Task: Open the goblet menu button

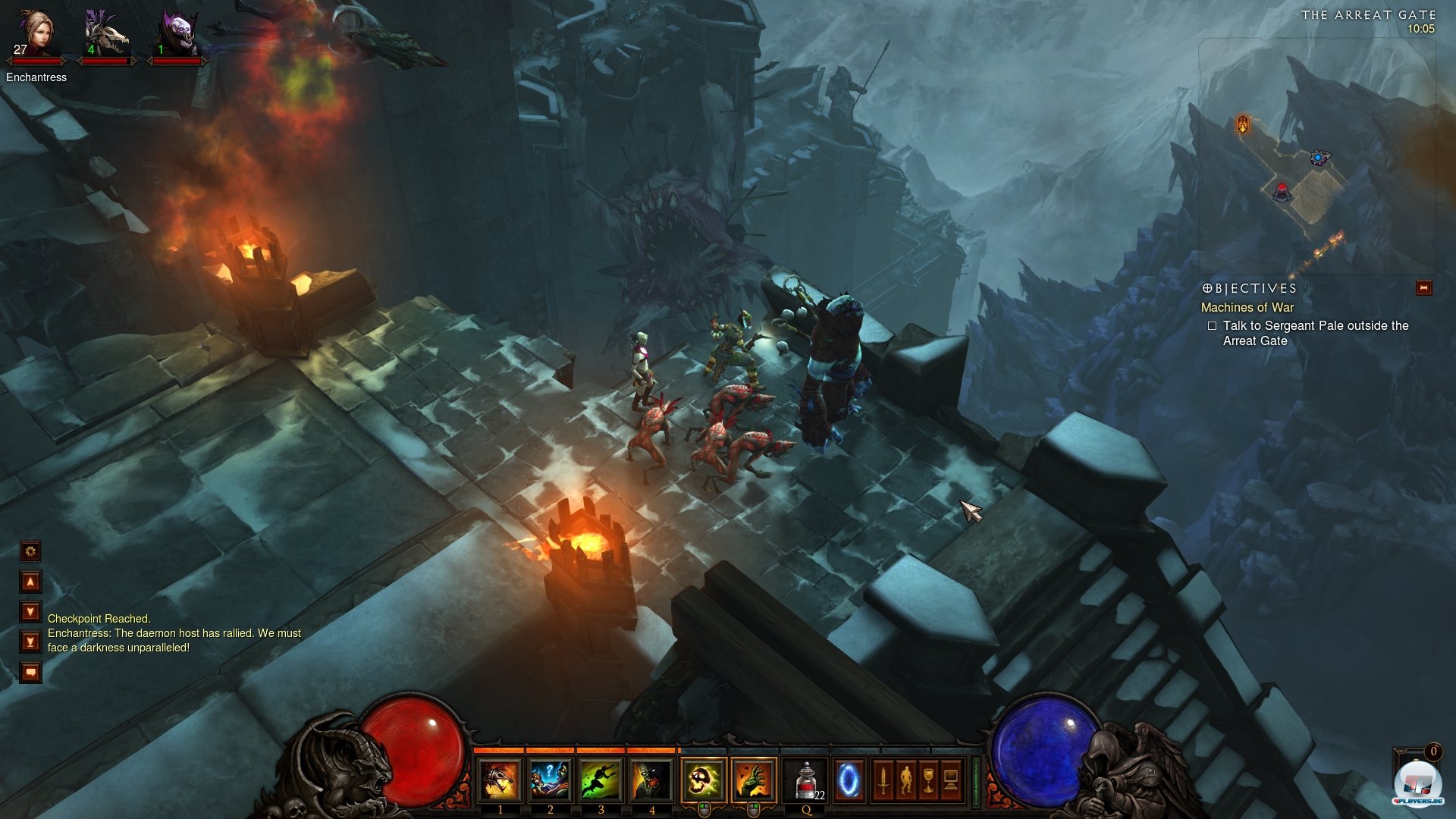Action: (928, 780)
